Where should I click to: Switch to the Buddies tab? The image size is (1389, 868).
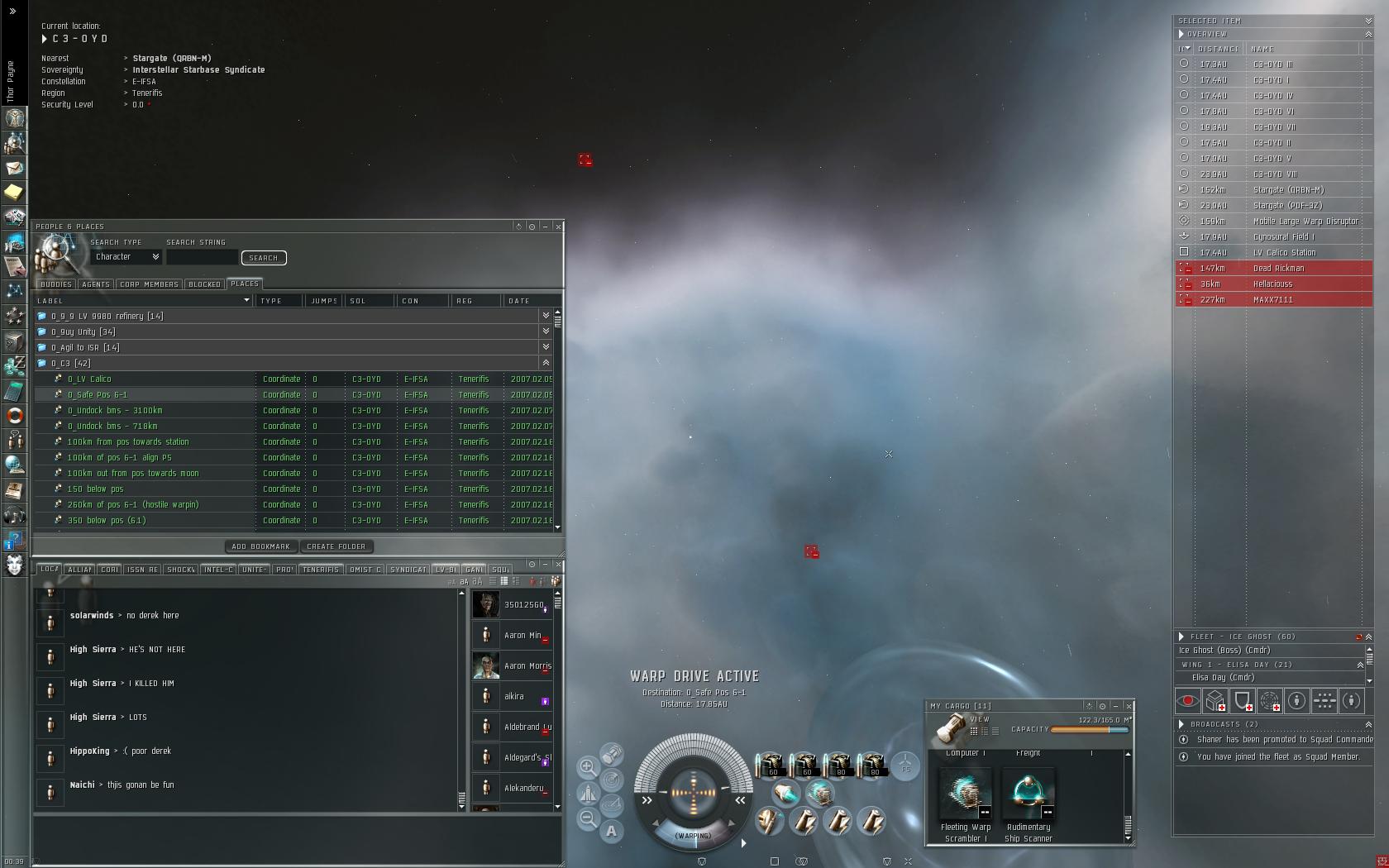pos(55,284)
